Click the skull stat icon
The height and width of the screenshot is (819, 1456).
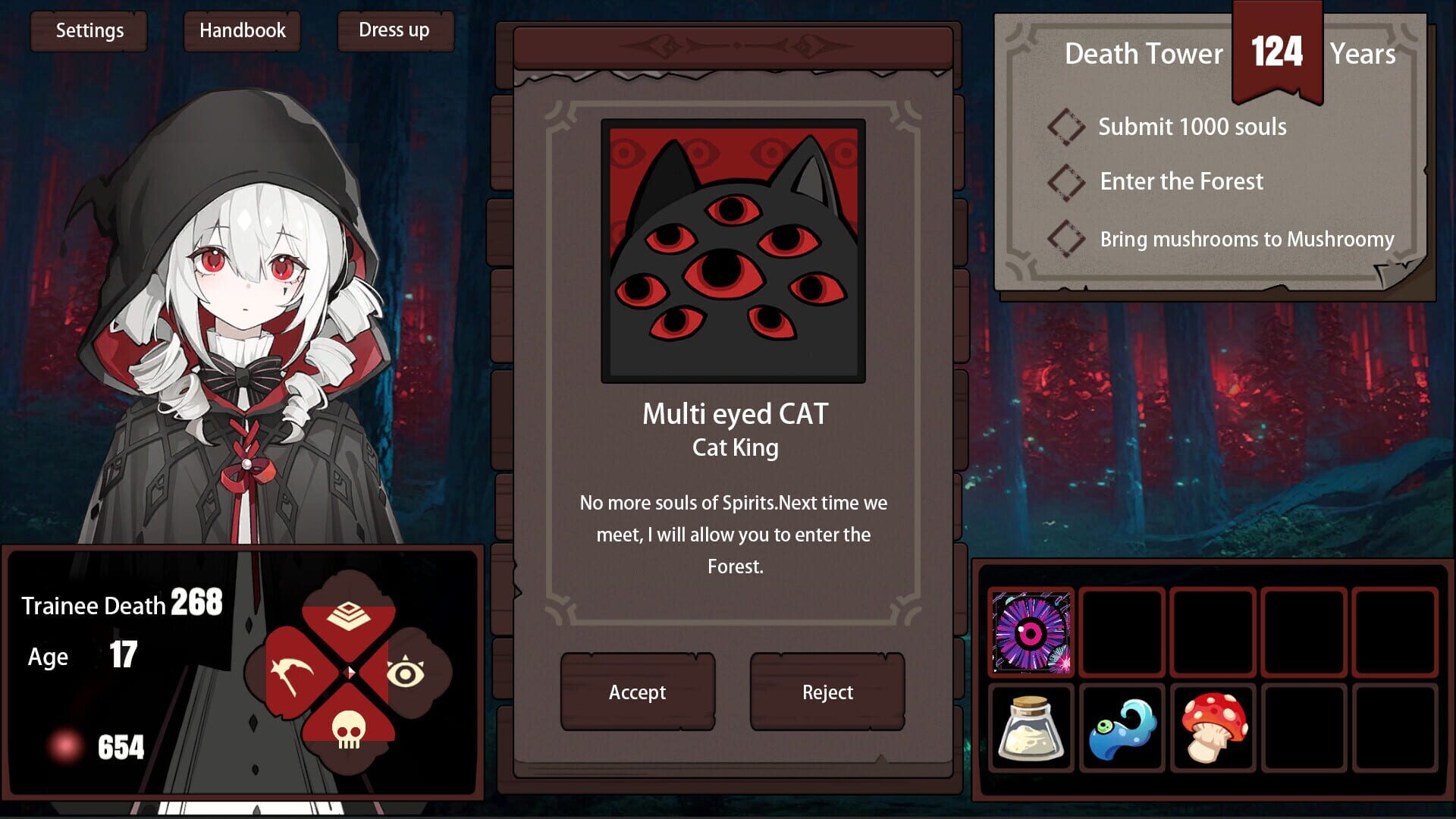click(x=349, y=732)
